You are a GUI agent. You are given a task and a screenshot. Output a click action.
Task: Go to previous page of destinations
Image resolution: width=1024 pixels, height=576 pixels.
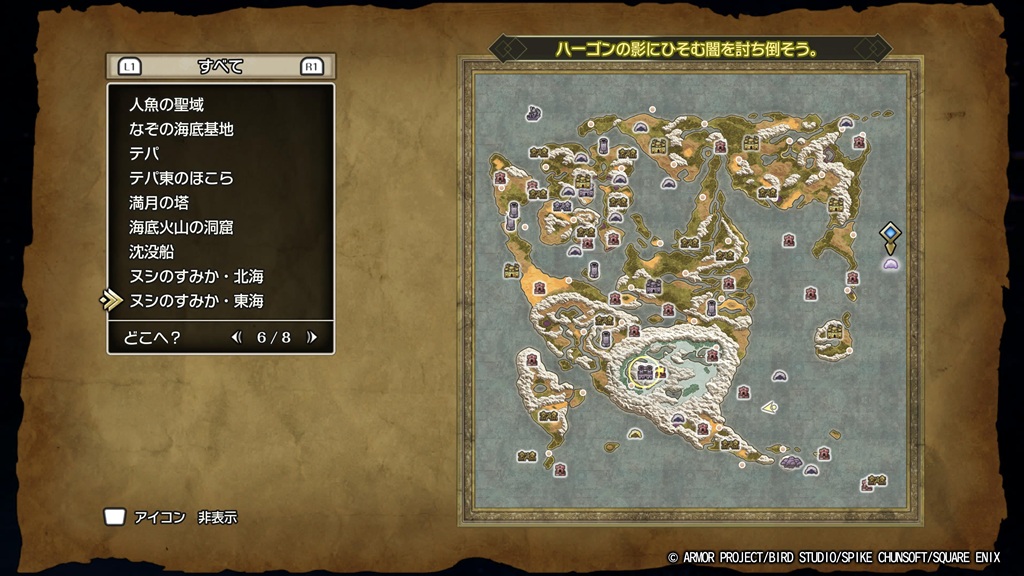click(237, 337)
